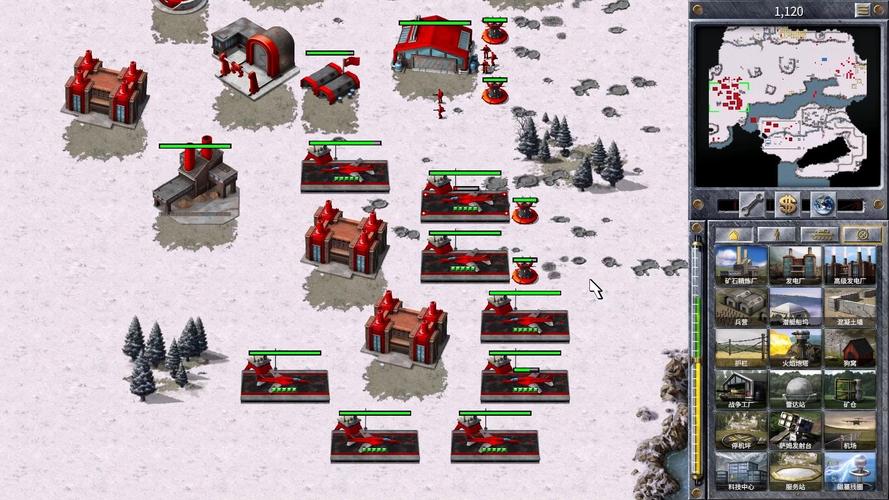Build the Ore Silo (矿仓)
Screen dimensions: 889x500
point(849,389)
